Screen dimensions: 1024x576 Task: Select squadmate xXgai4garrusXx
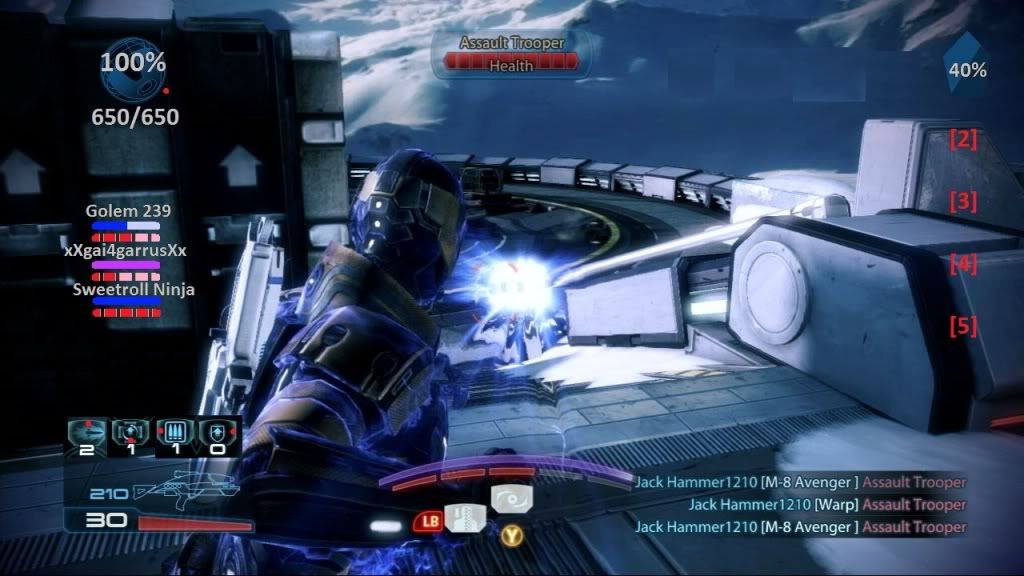(x=127, y=251)
